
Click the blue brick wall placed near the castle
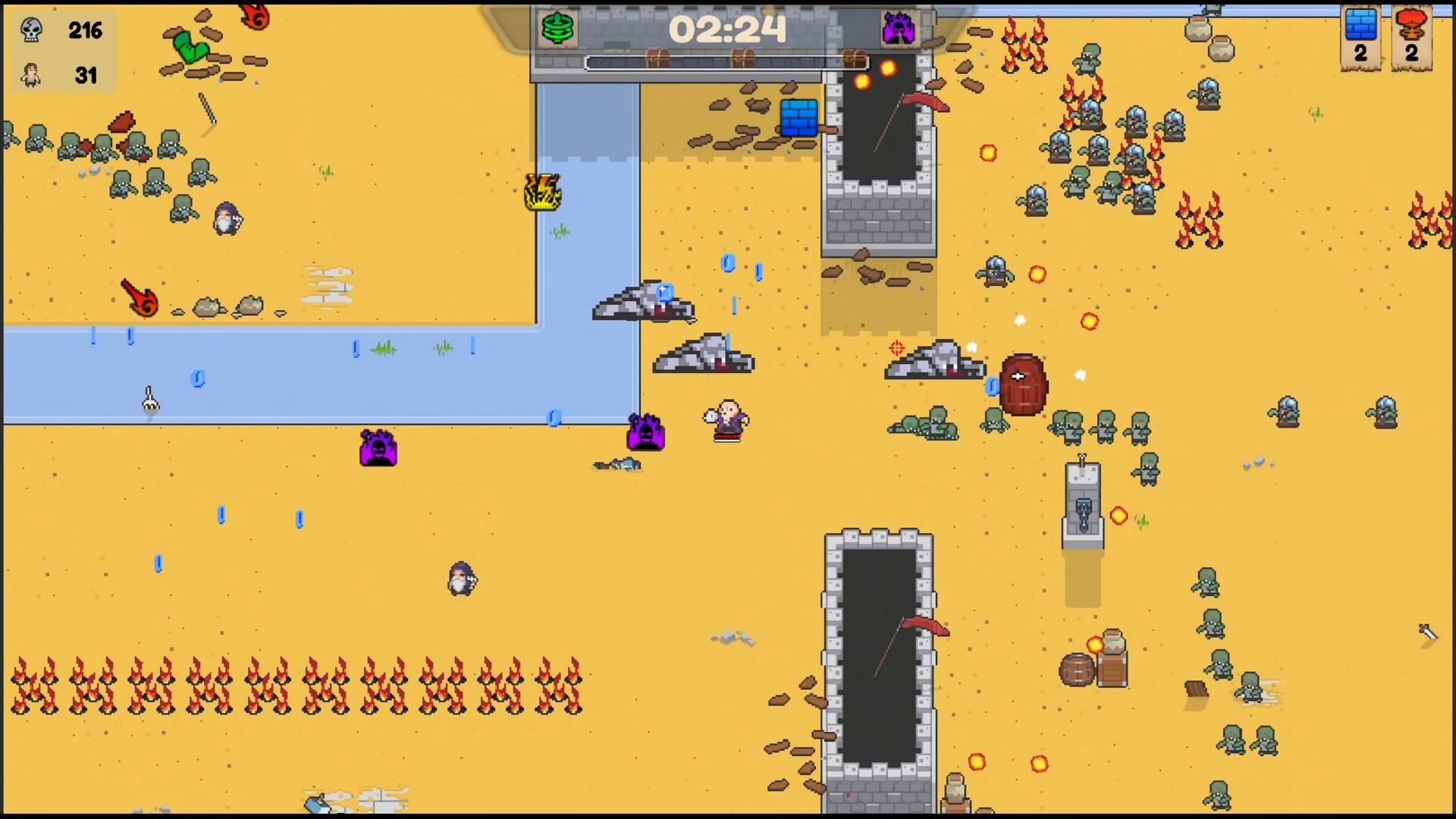click(x=798, y=118)
